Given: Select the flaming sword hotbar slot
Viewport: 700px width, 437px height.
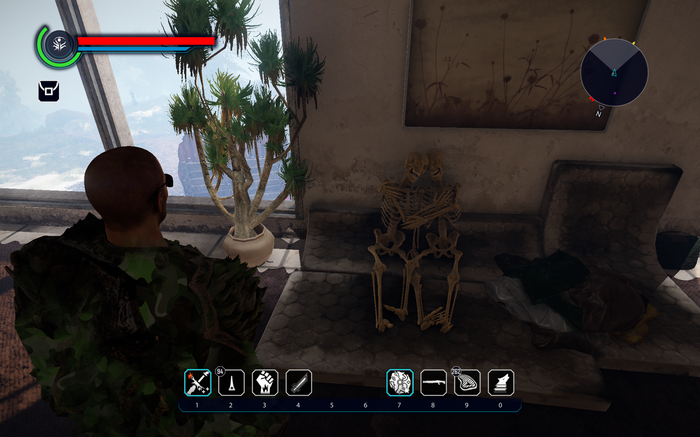Looking at the screenshot, I should (197, 383).
